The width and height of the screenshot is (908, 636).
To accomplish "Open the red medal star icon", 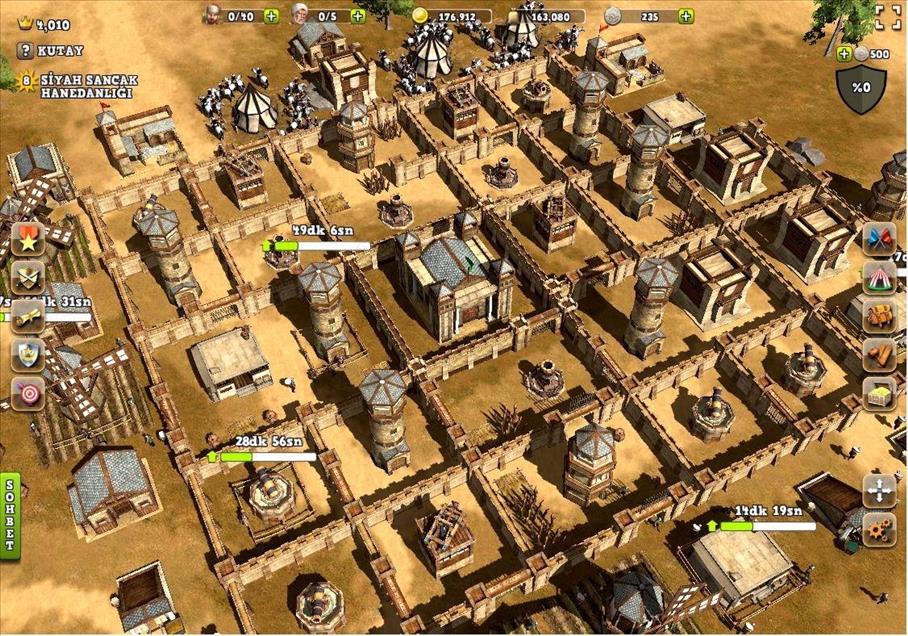I will [x=27, y=238].
